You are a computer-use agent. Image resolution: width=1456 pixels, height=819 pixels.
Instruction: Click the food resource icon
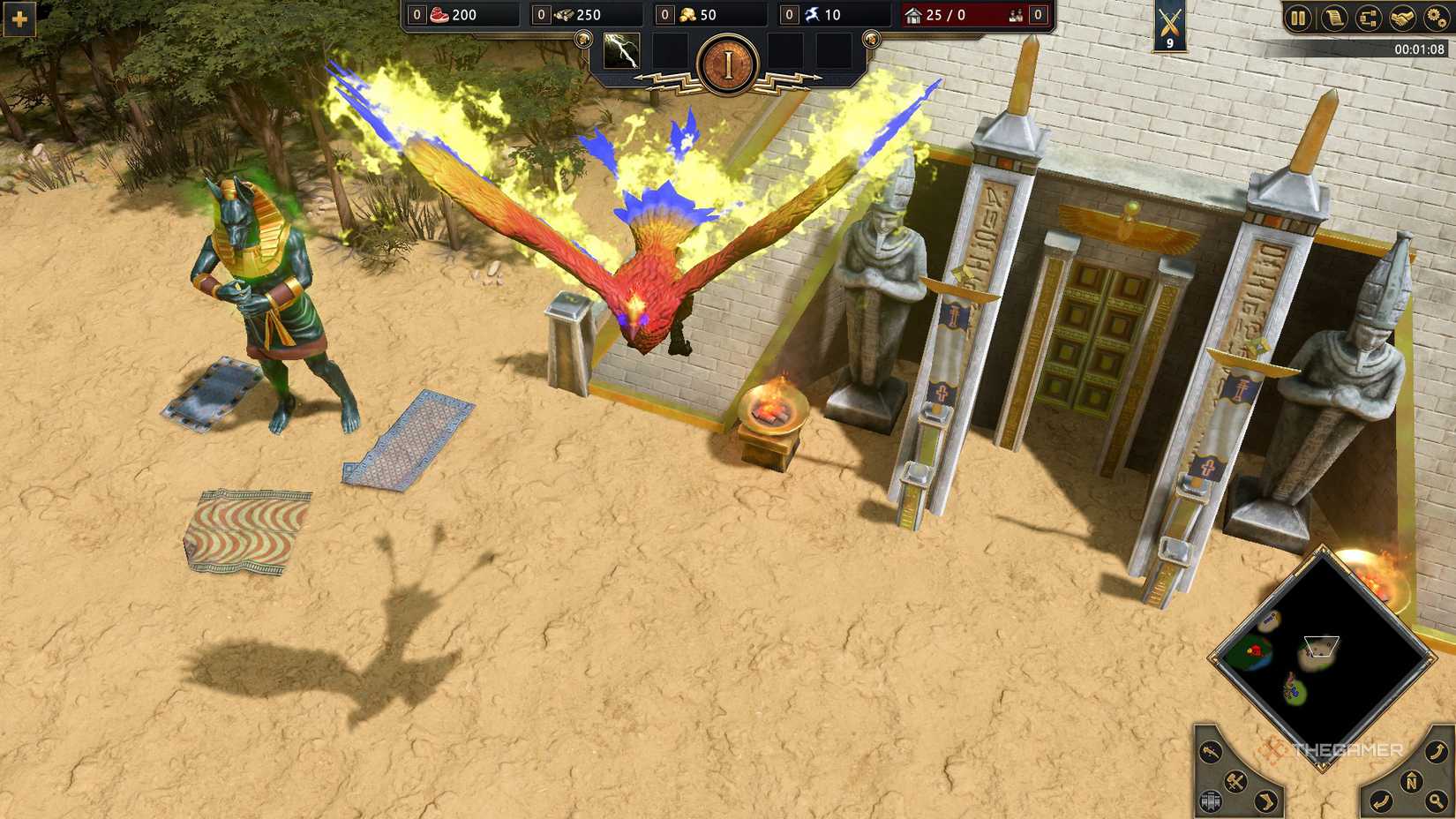coord(440,14)
